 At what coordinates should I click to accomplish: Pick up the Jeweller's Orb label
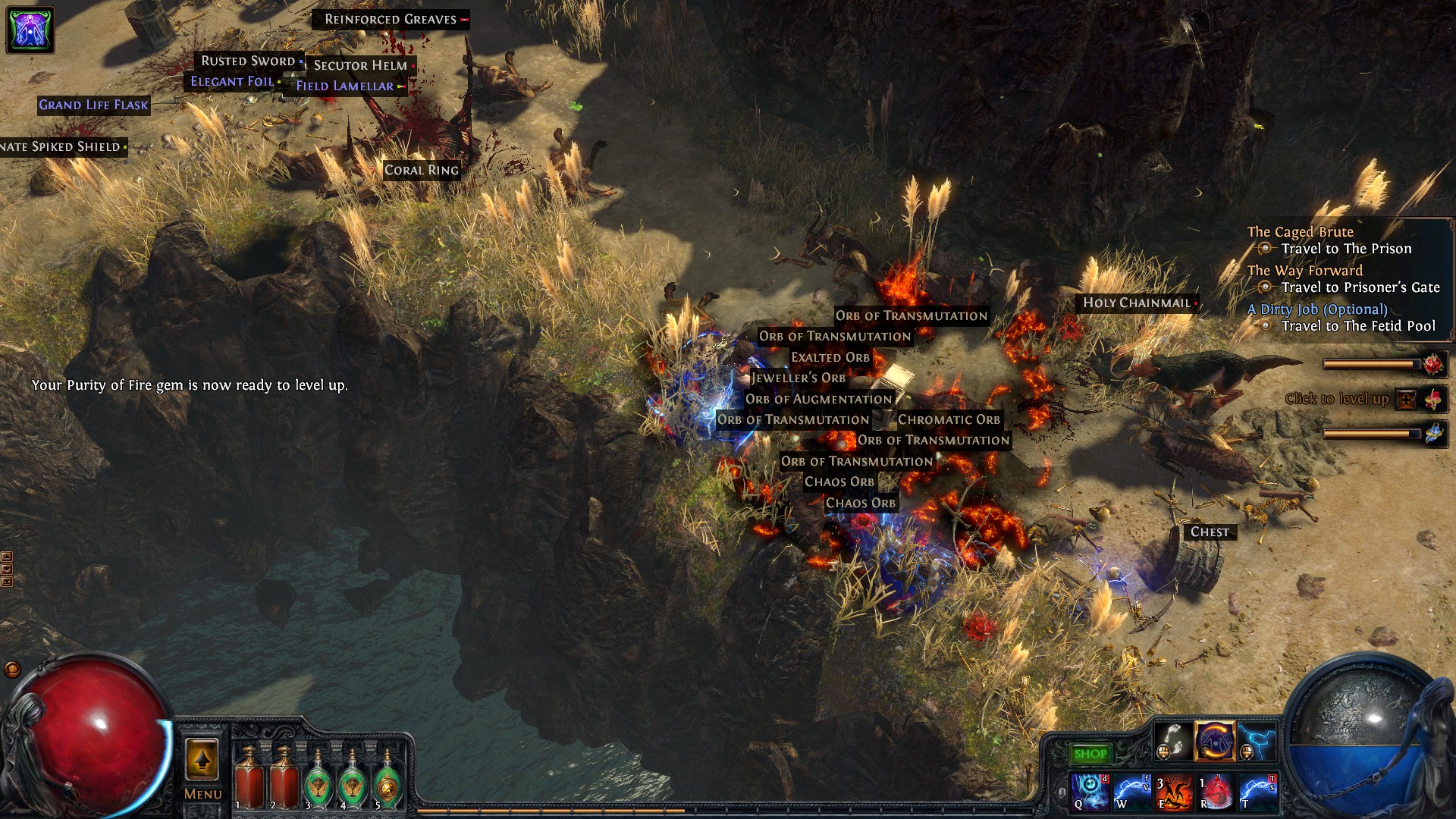(799, 378)
